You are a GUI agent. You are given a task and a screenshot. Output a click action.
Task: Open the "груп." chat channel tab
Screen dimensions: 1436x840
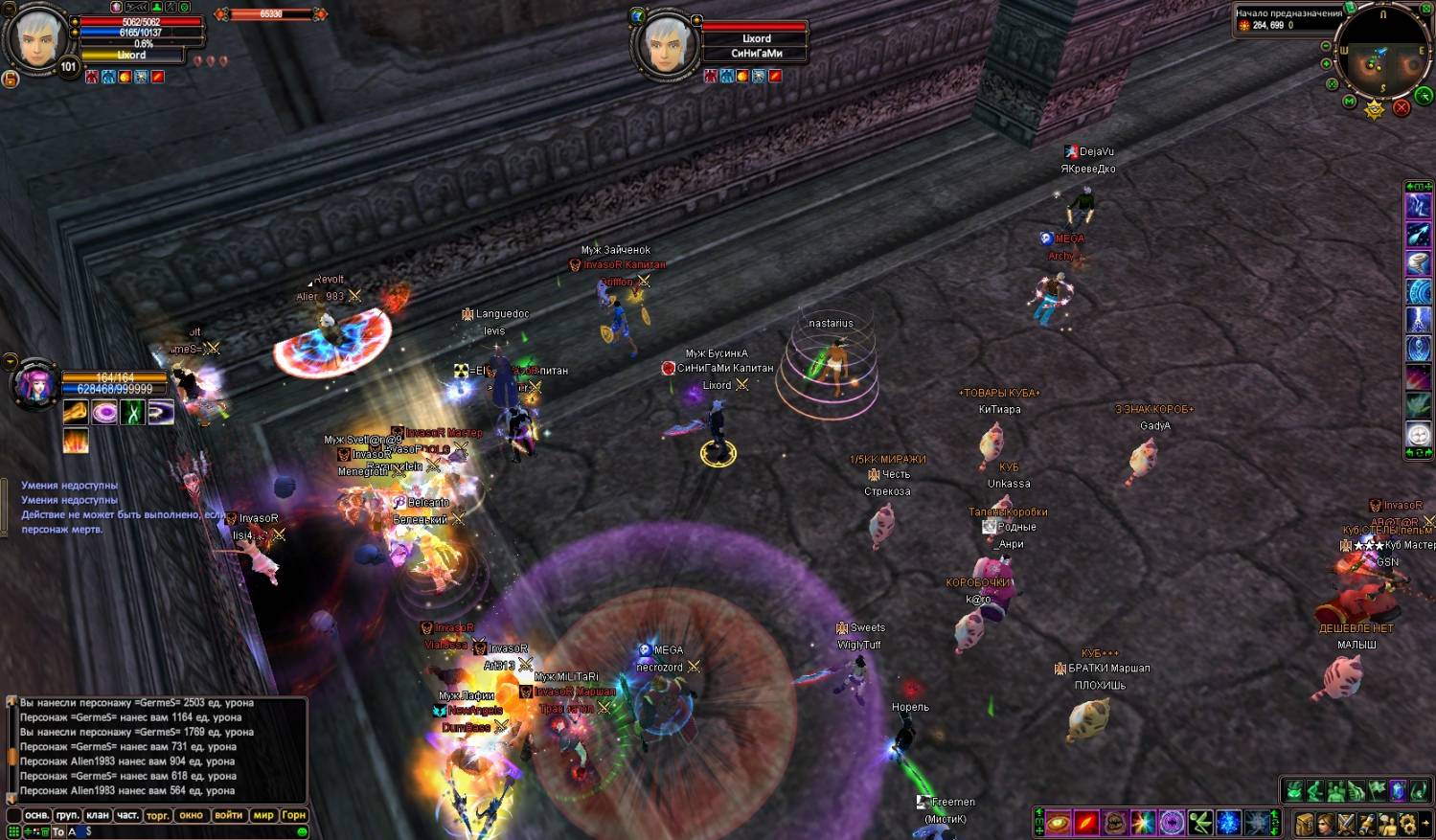(x=67, y=815)
